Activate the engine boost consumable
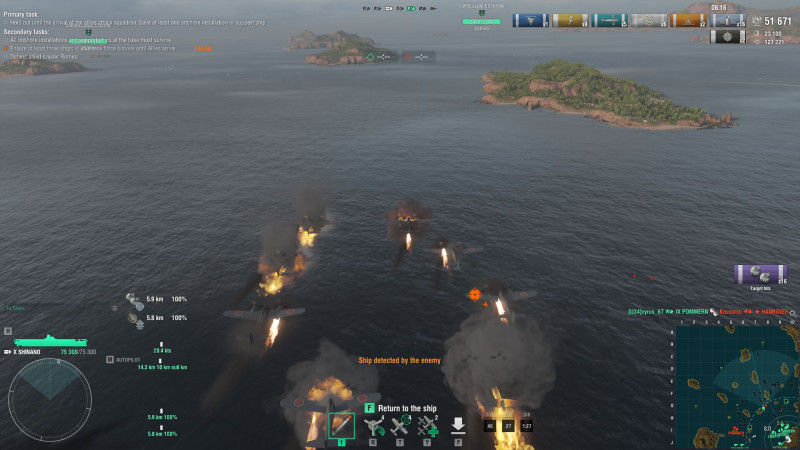The height and width of the screenshot is (450, 800). 374,426
